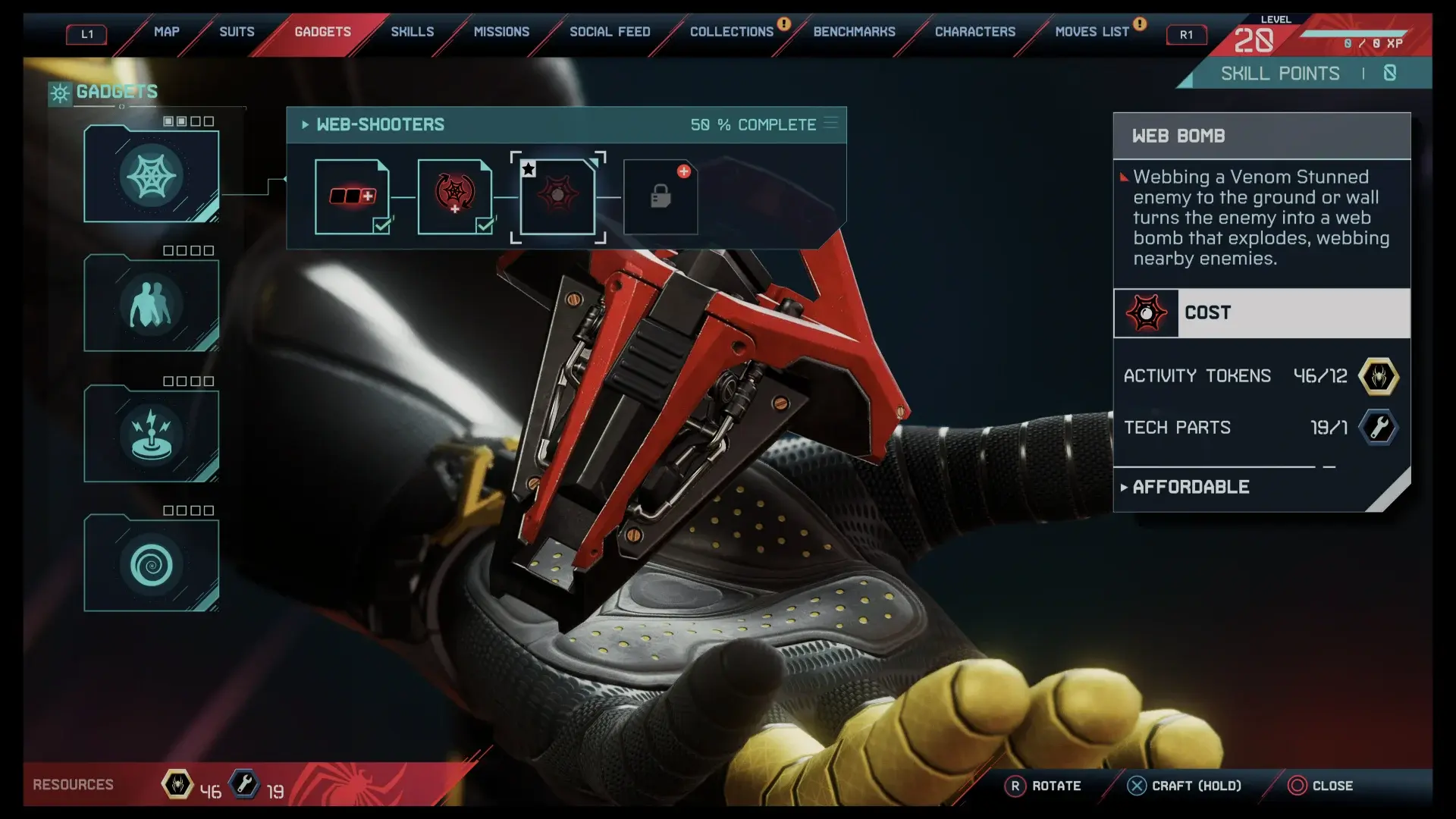
Task: Open the Missions tab
Action: (501, 32)
